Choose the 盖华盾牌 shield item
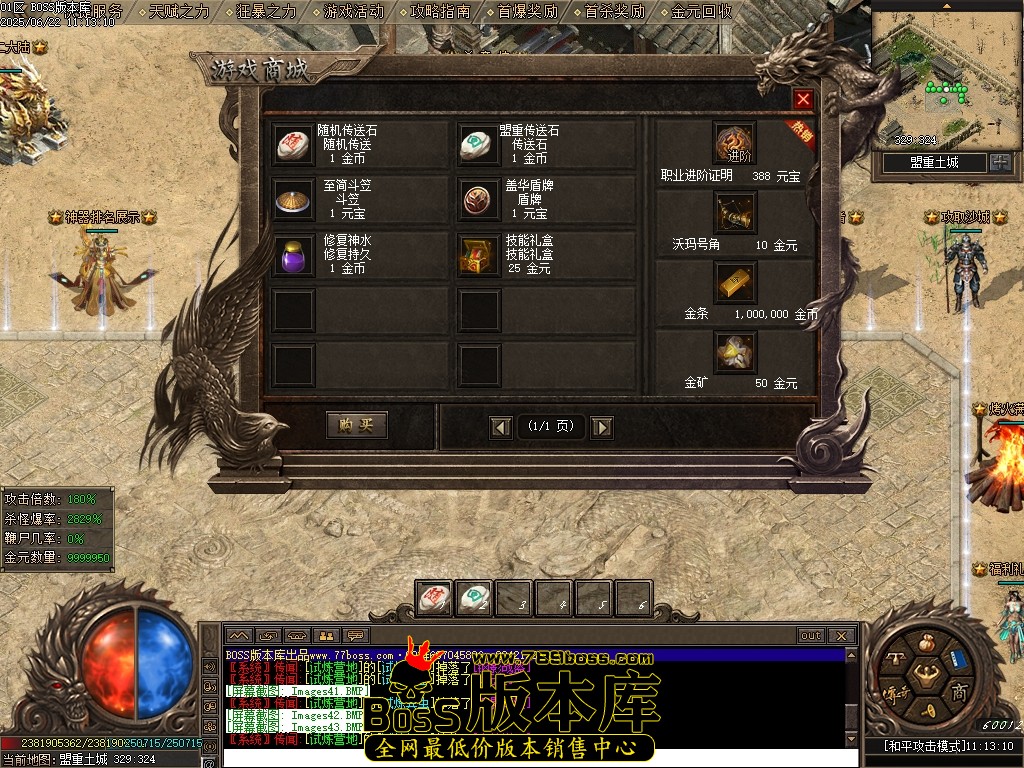1024x768 pixels. 477,200
